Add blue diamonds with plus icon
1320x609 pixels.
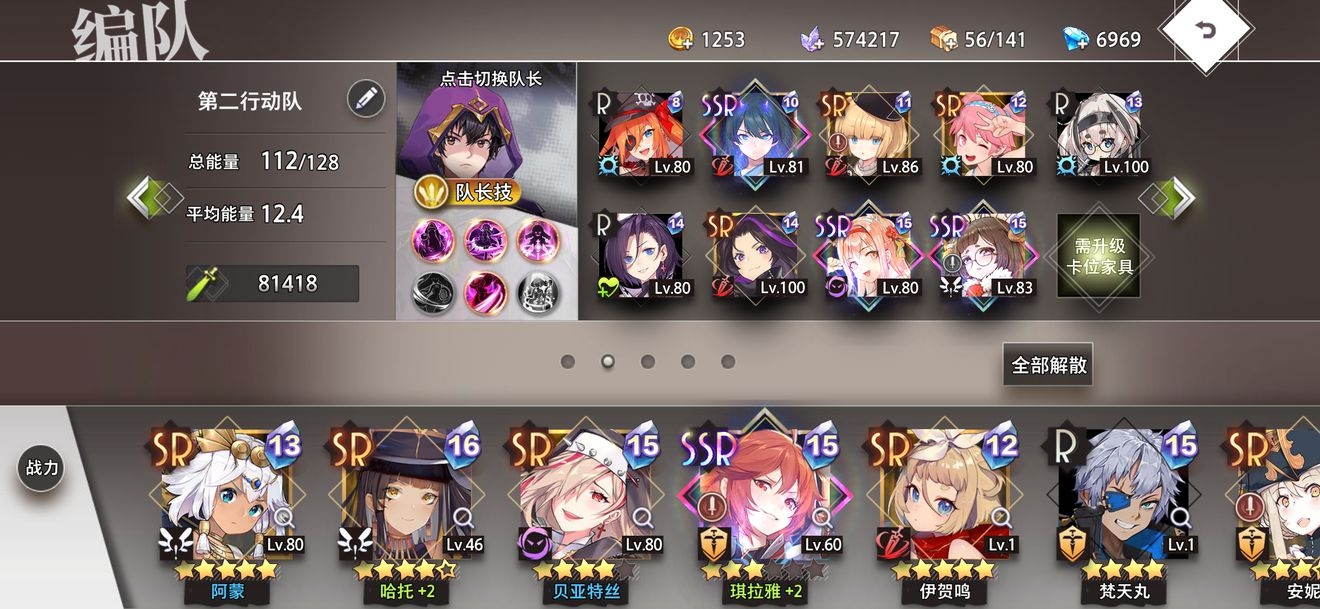point(1075,40)
